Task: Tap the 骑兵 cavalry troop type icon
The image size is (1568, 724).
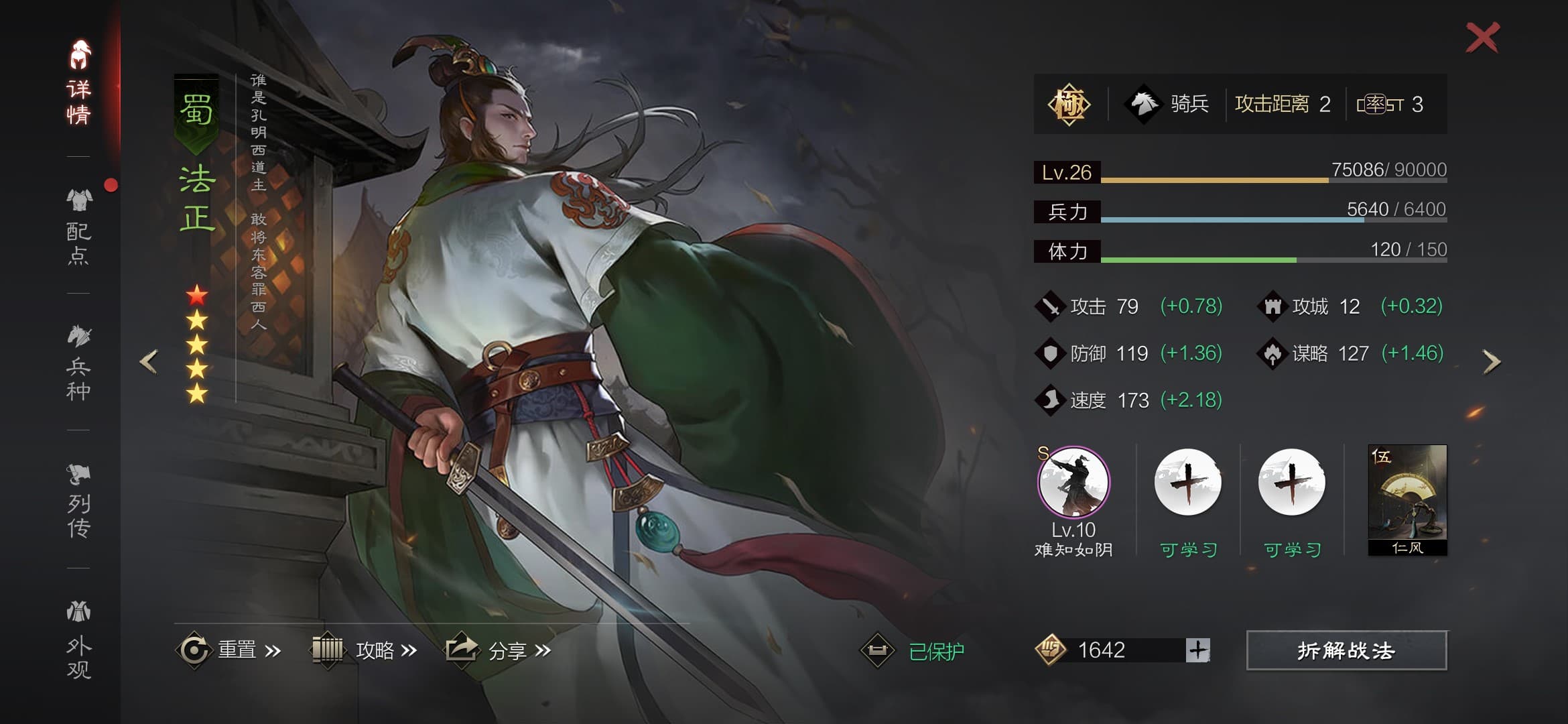Action: pos(1144,104)
